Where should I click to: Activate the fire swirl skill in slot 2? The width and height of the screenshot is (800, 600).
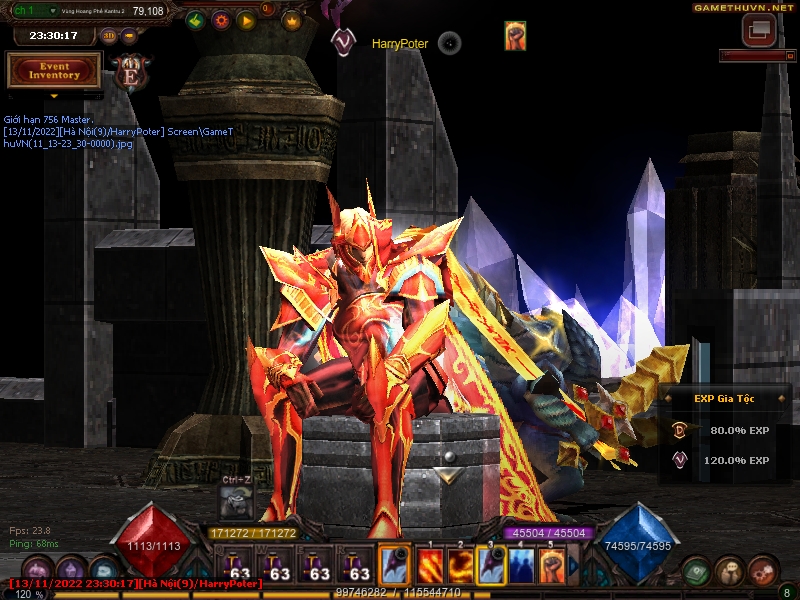(461, 567)
